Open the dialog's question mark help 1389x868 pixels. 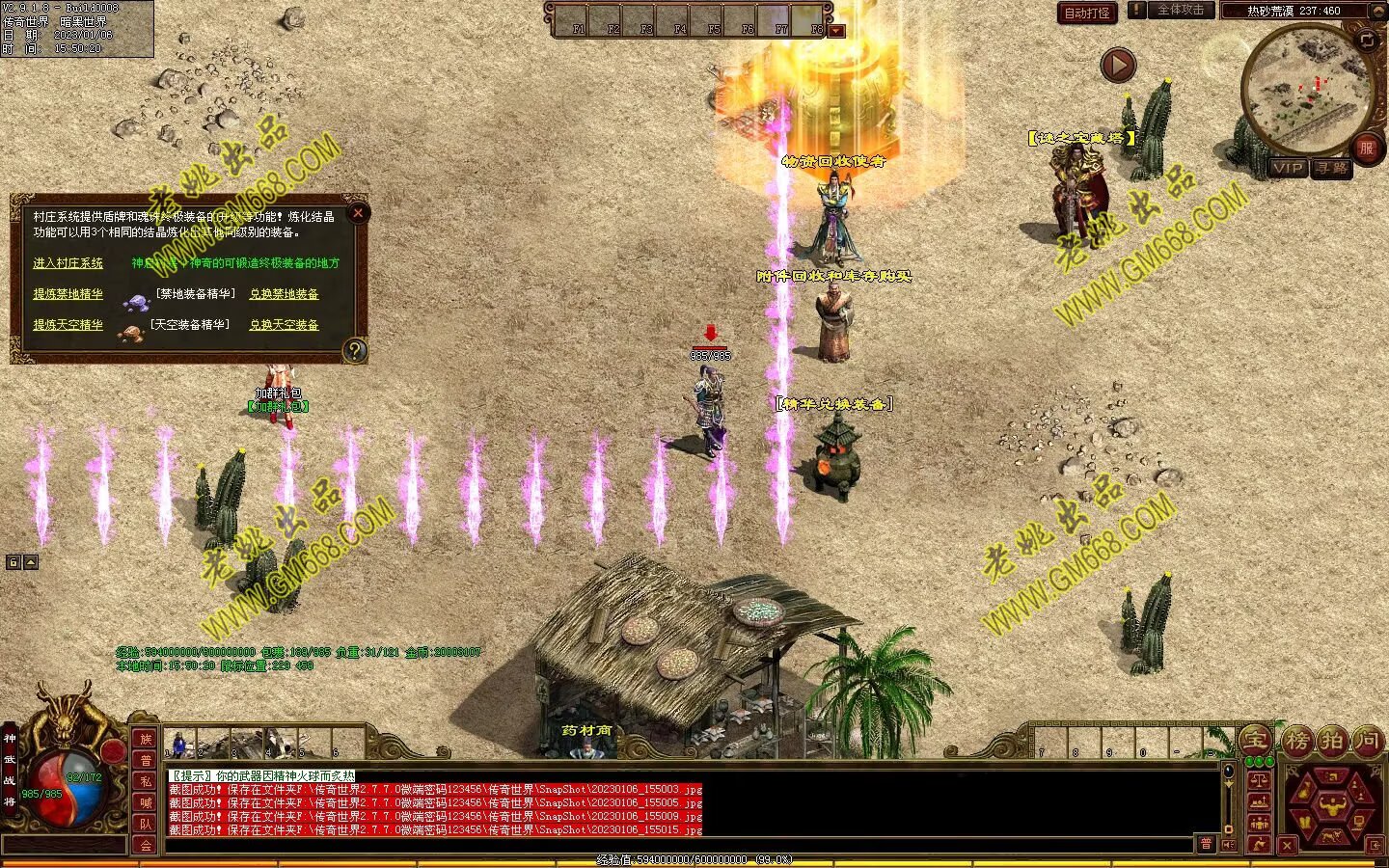355,350
